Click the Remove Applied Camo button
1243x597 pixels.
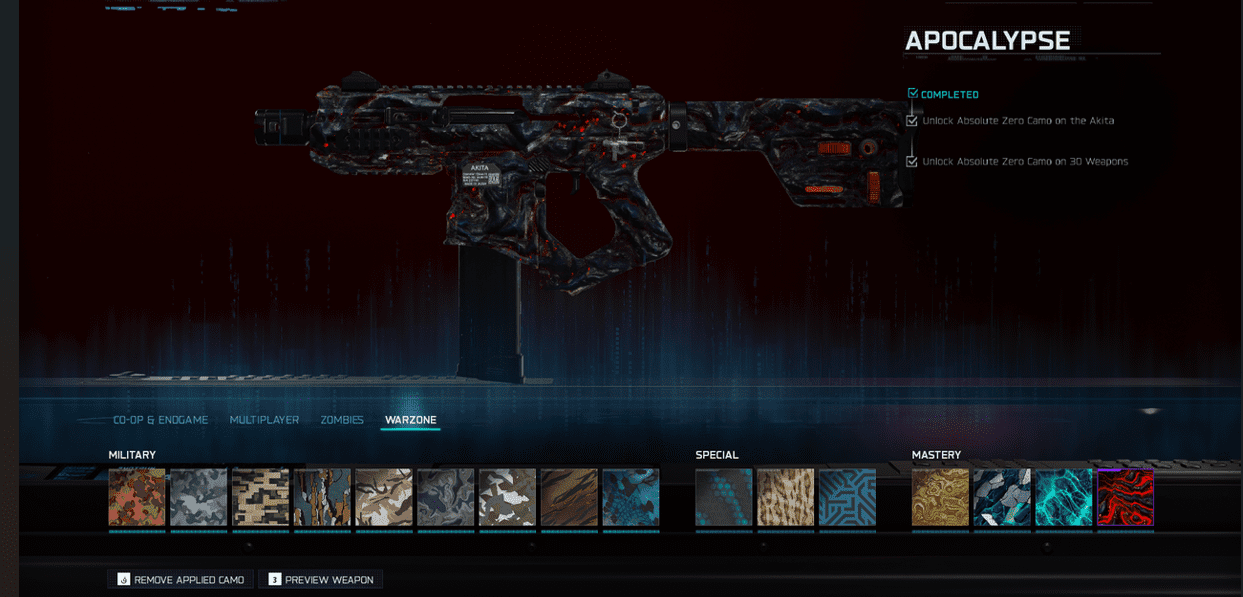pos(180,580)
